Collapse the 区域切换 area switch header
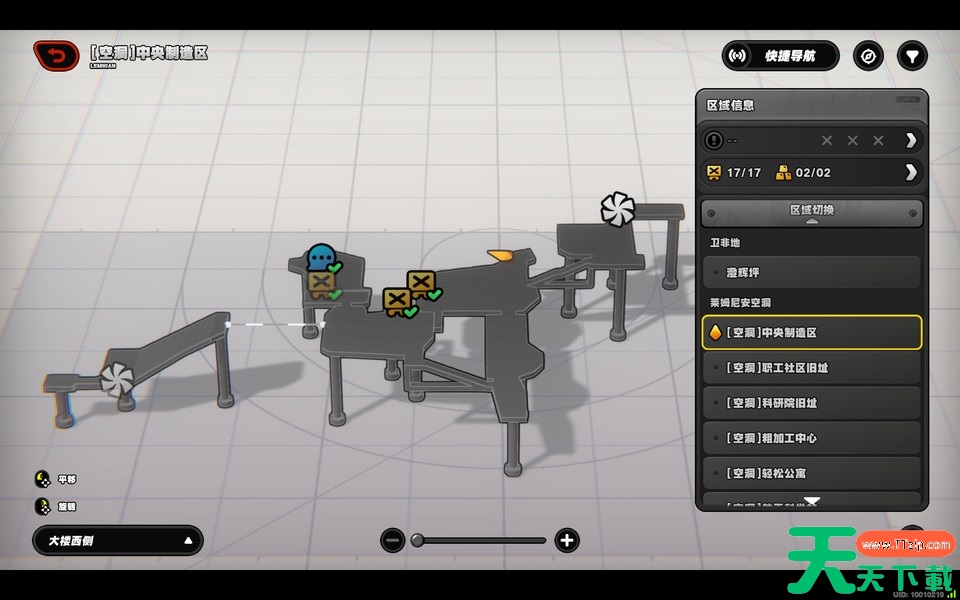Viewport: 960px width, 600px height. click(x=811, y=212)
